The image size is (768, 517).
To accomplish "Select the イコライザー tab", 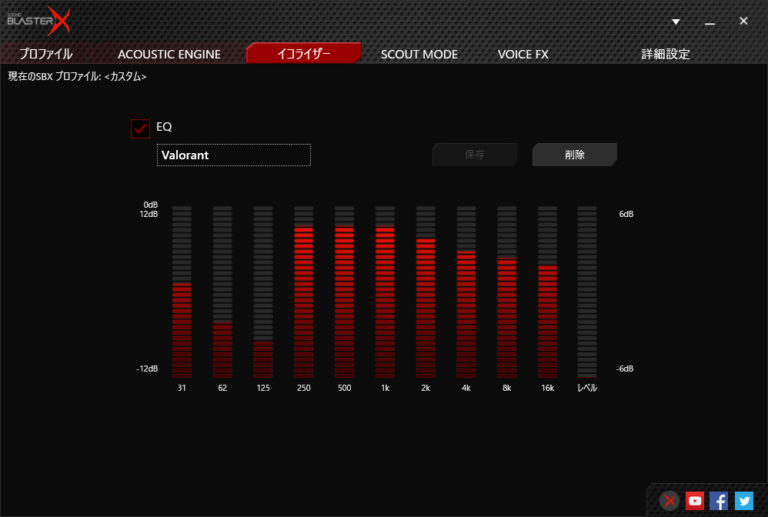I will click(x=303, y=54).
